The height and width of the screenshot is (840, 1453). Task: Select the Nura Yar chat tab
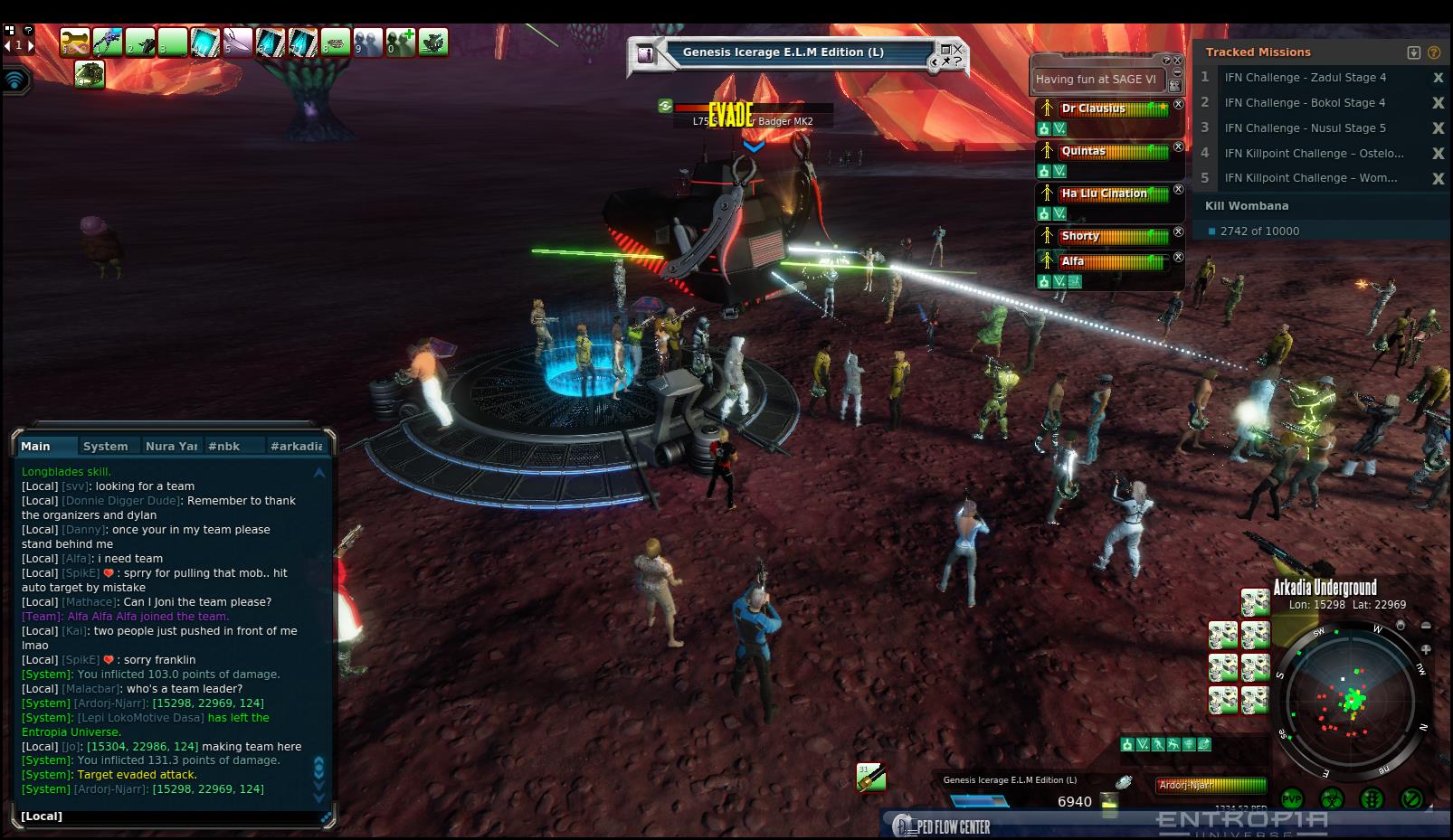coord(171,446)
